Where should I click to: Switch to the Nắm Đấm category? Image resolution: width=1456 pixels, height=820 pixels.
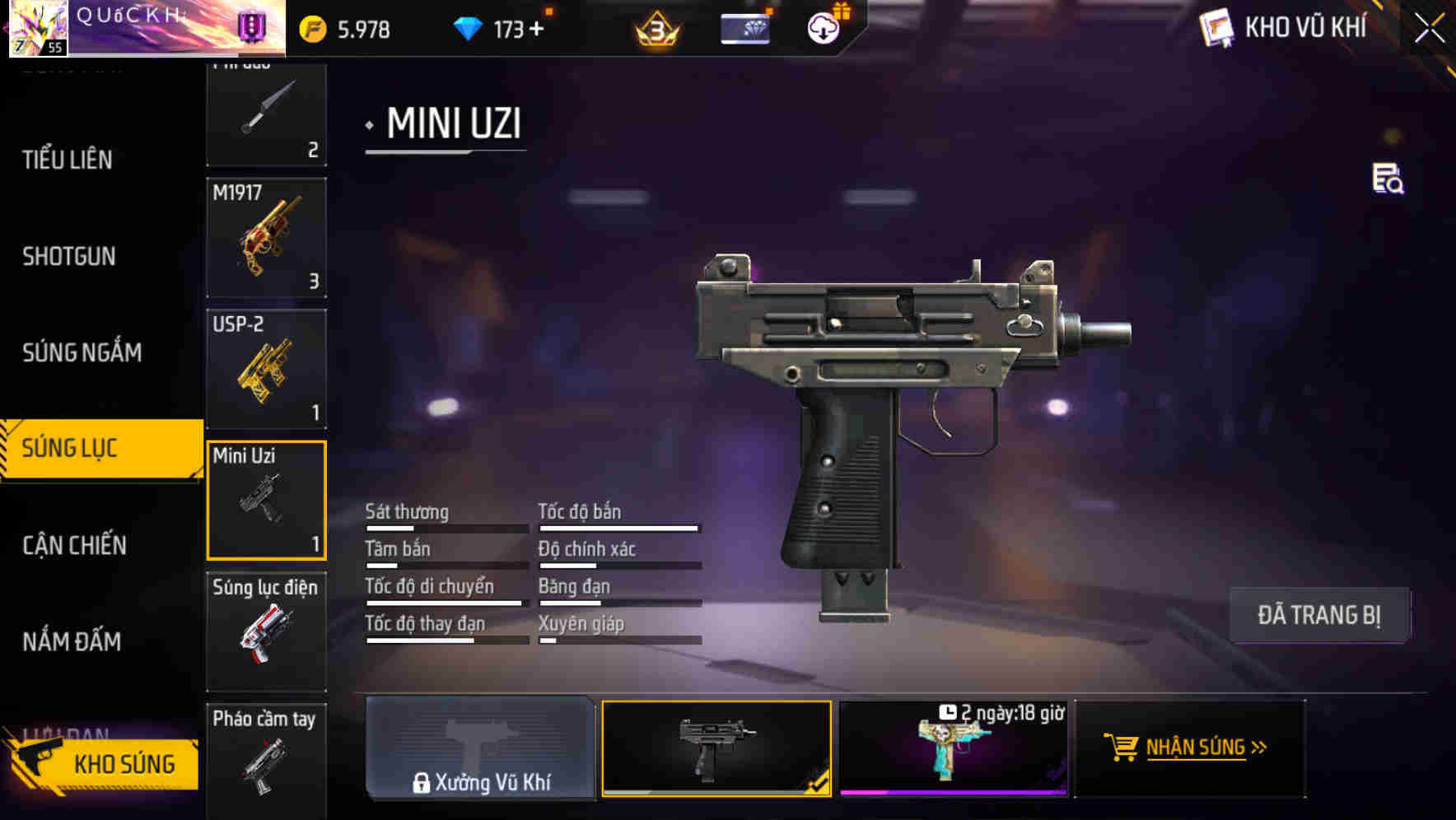point(72,641)
